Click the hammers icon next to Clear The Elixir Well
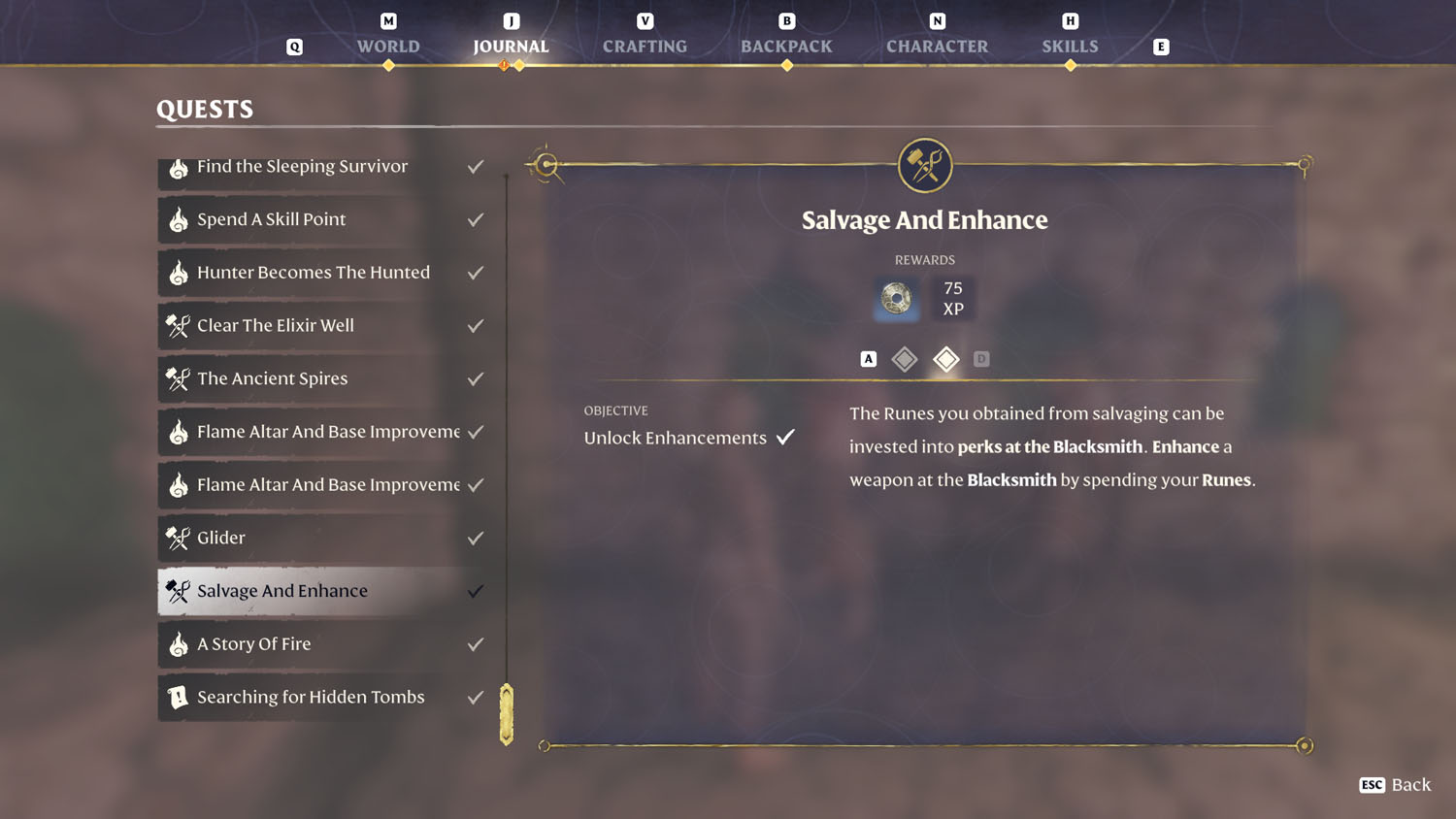 [x=179, y=325]
